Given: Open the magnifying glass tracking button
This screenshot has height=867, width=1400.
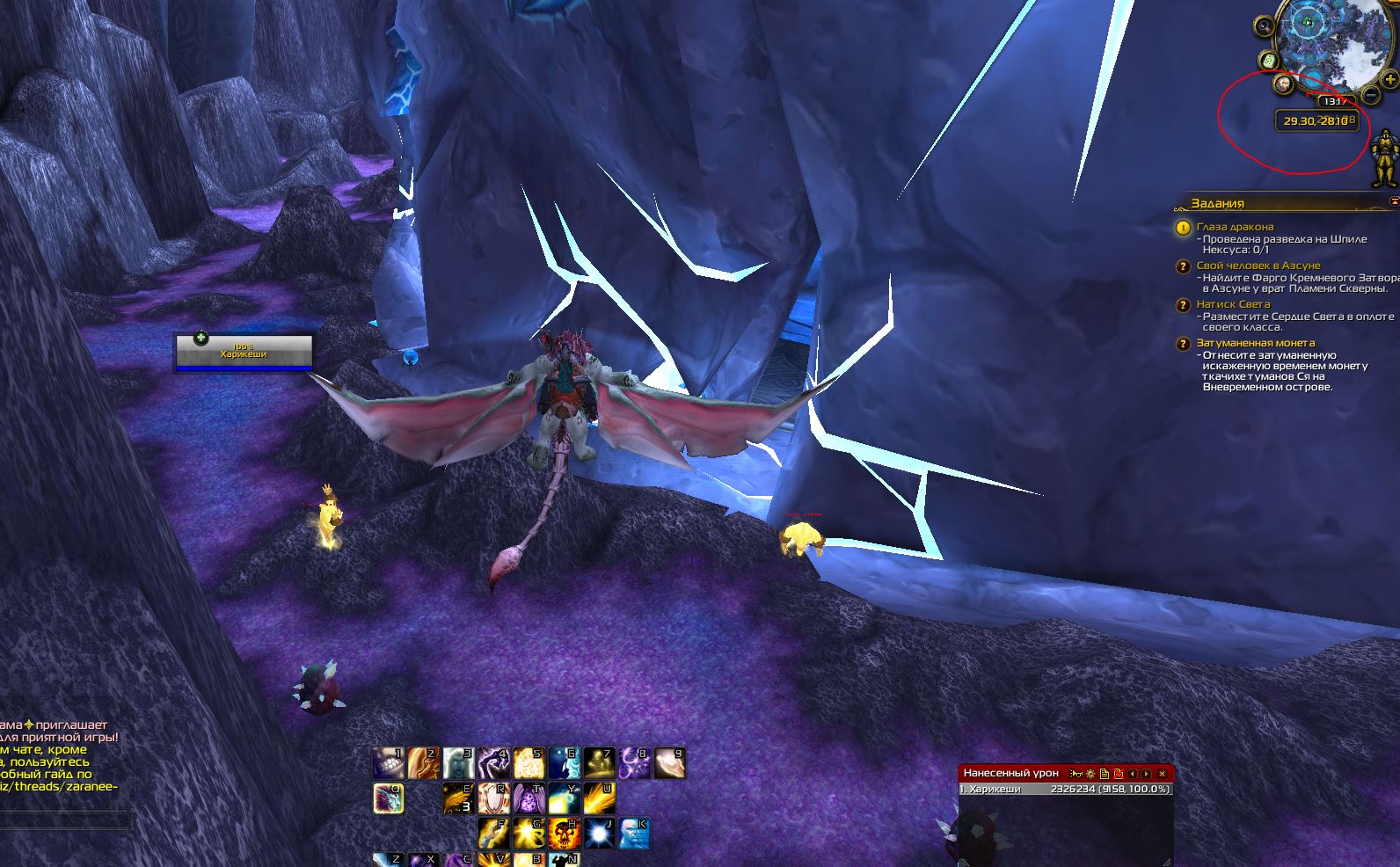Looking at the screenshot, I should tap(1265, 26).
